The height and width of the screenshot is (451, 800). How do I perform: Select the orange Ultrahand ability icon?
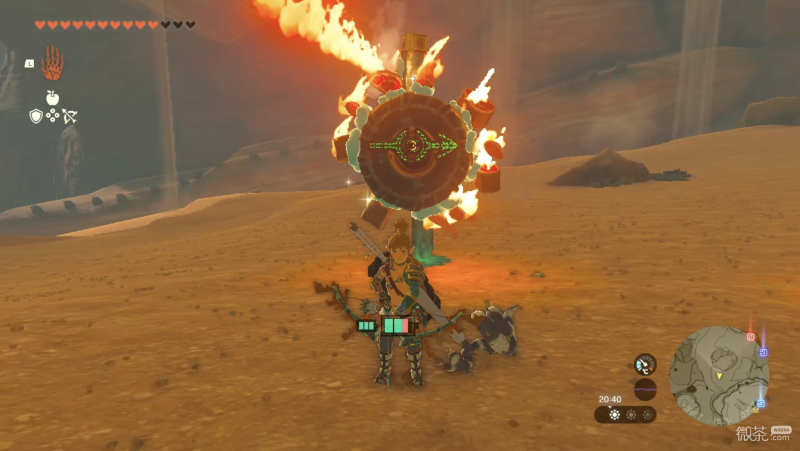pos(52,63)
